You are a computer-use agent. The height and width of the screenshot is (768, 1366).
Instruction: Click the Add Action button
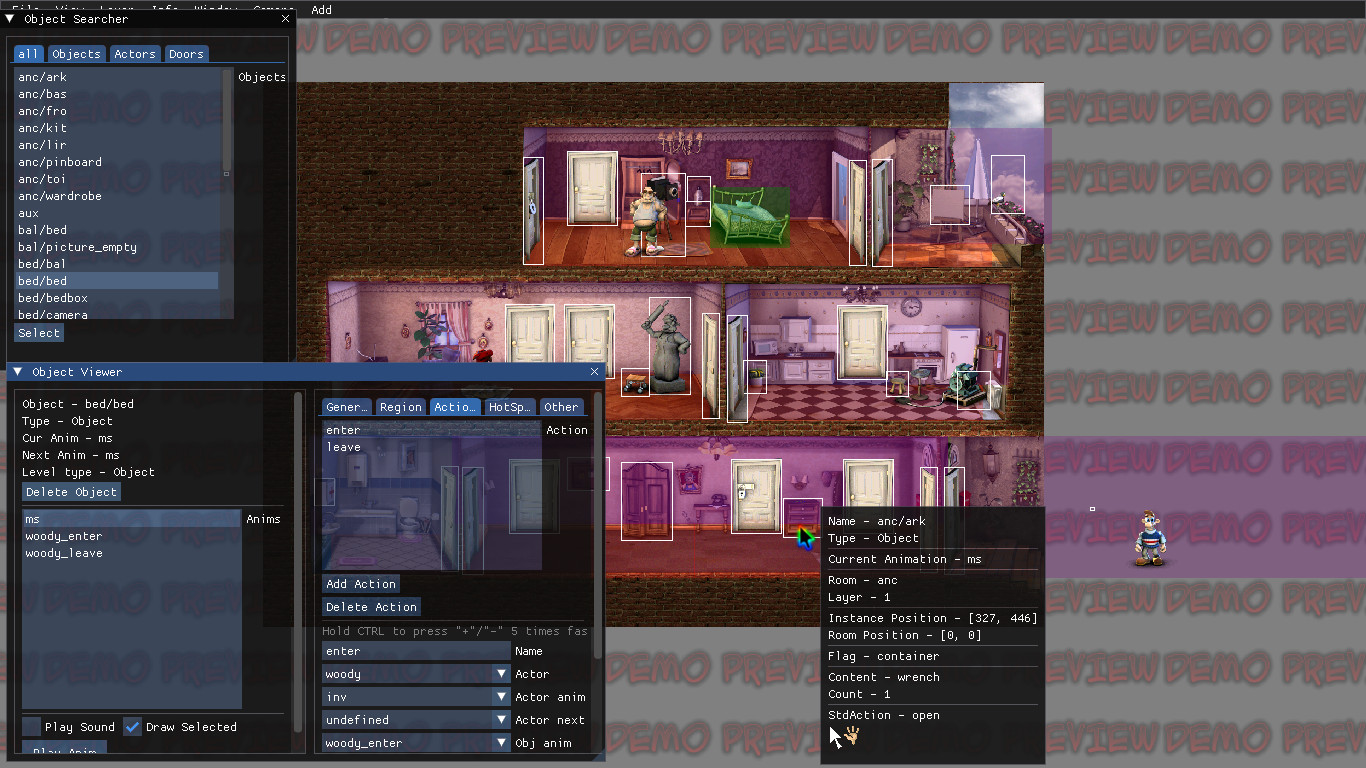(x=360, y=583)
